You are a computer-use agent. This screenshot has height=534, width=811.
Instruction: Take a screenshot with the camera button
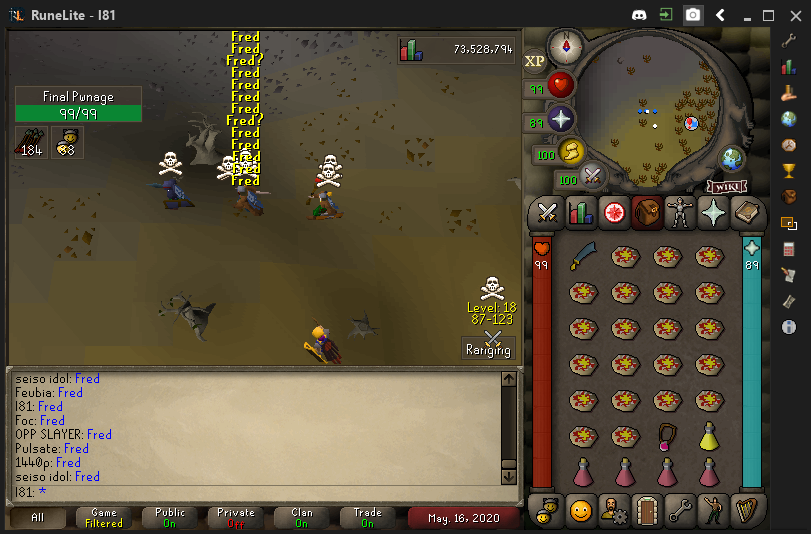pos(692,15)
